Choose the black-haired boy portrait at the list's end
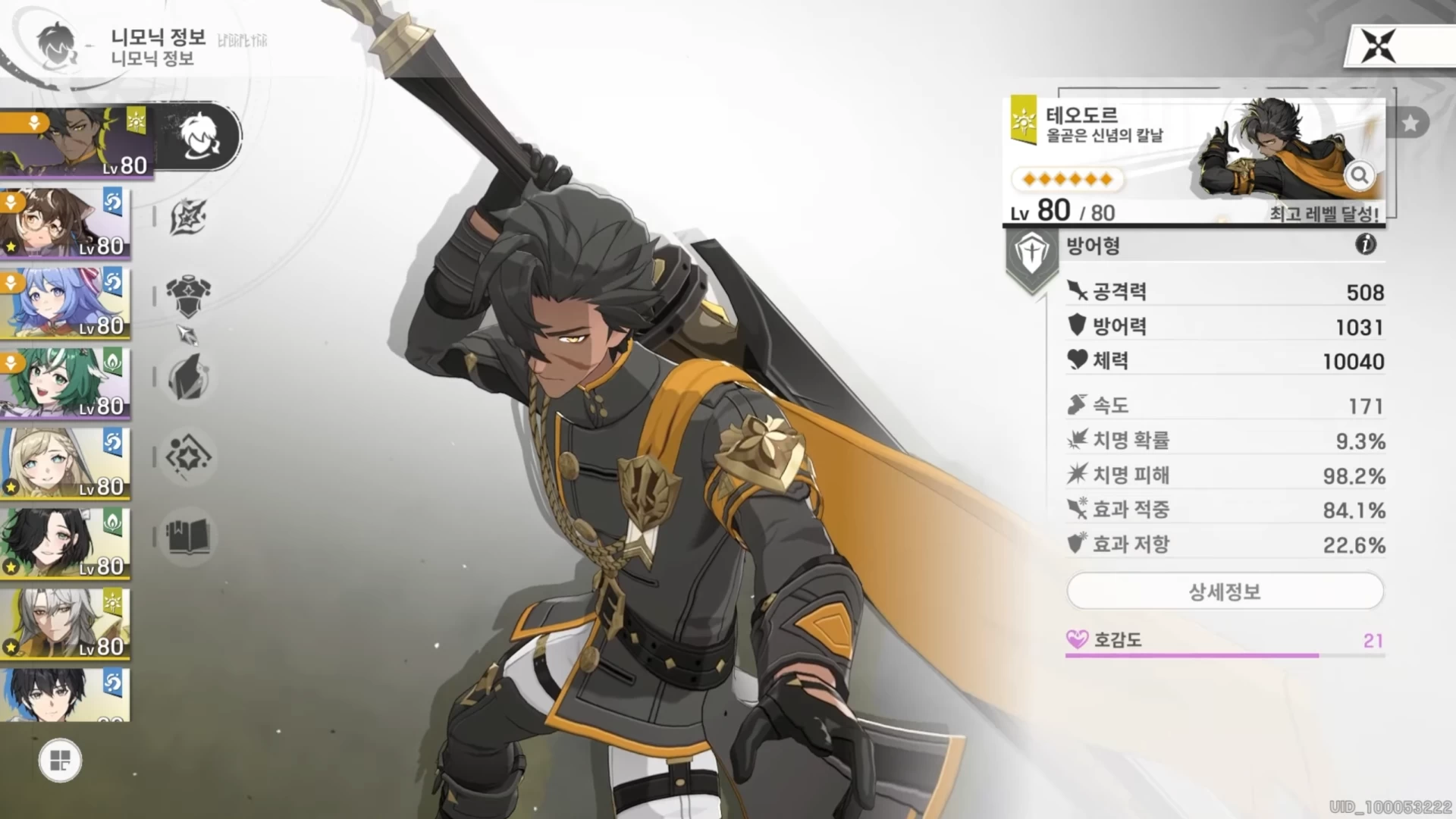This screenshot has height=819, width=1456. (x=65, y=695)
